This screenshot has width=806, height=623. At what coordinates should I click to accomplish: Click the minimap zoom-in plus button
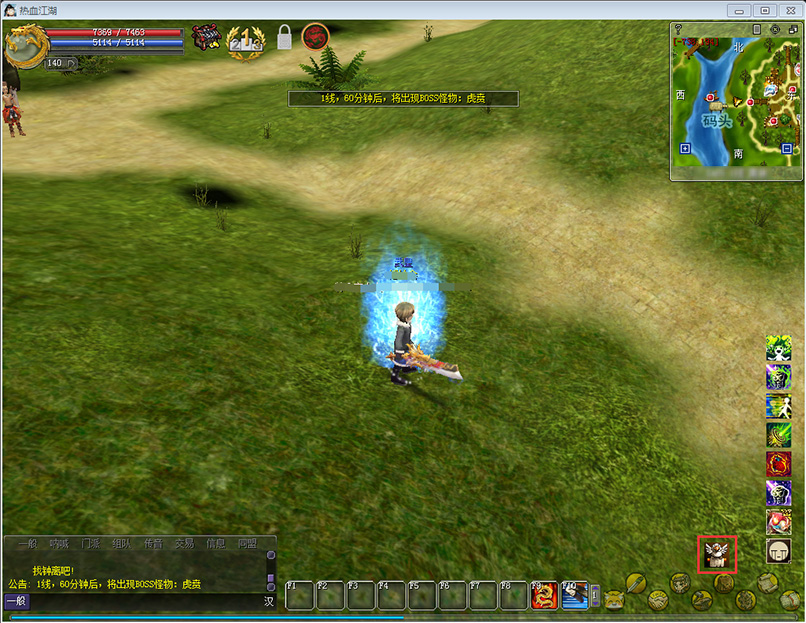click(685, 149)
